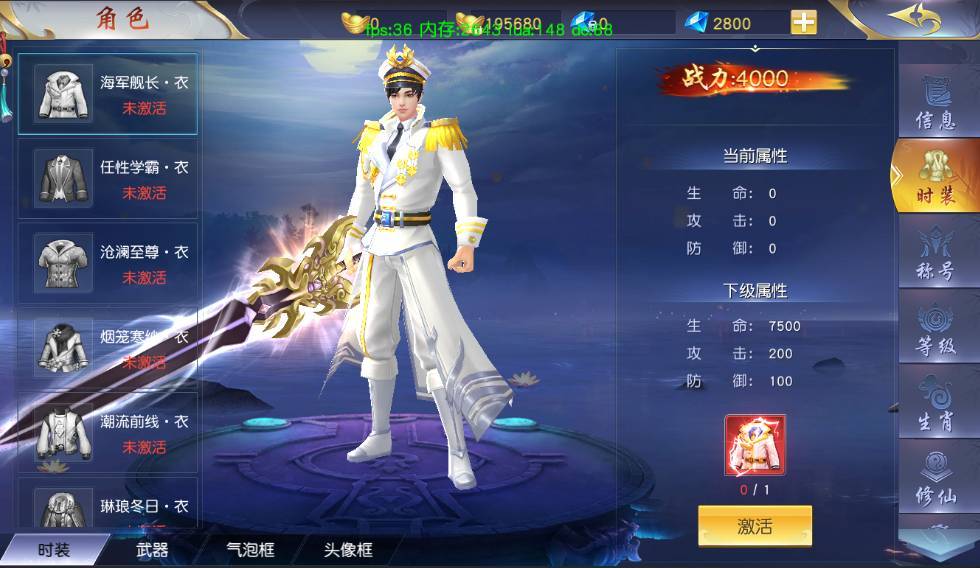Open the 称号 side tab
980x568 pixels.
pos(936,256)
